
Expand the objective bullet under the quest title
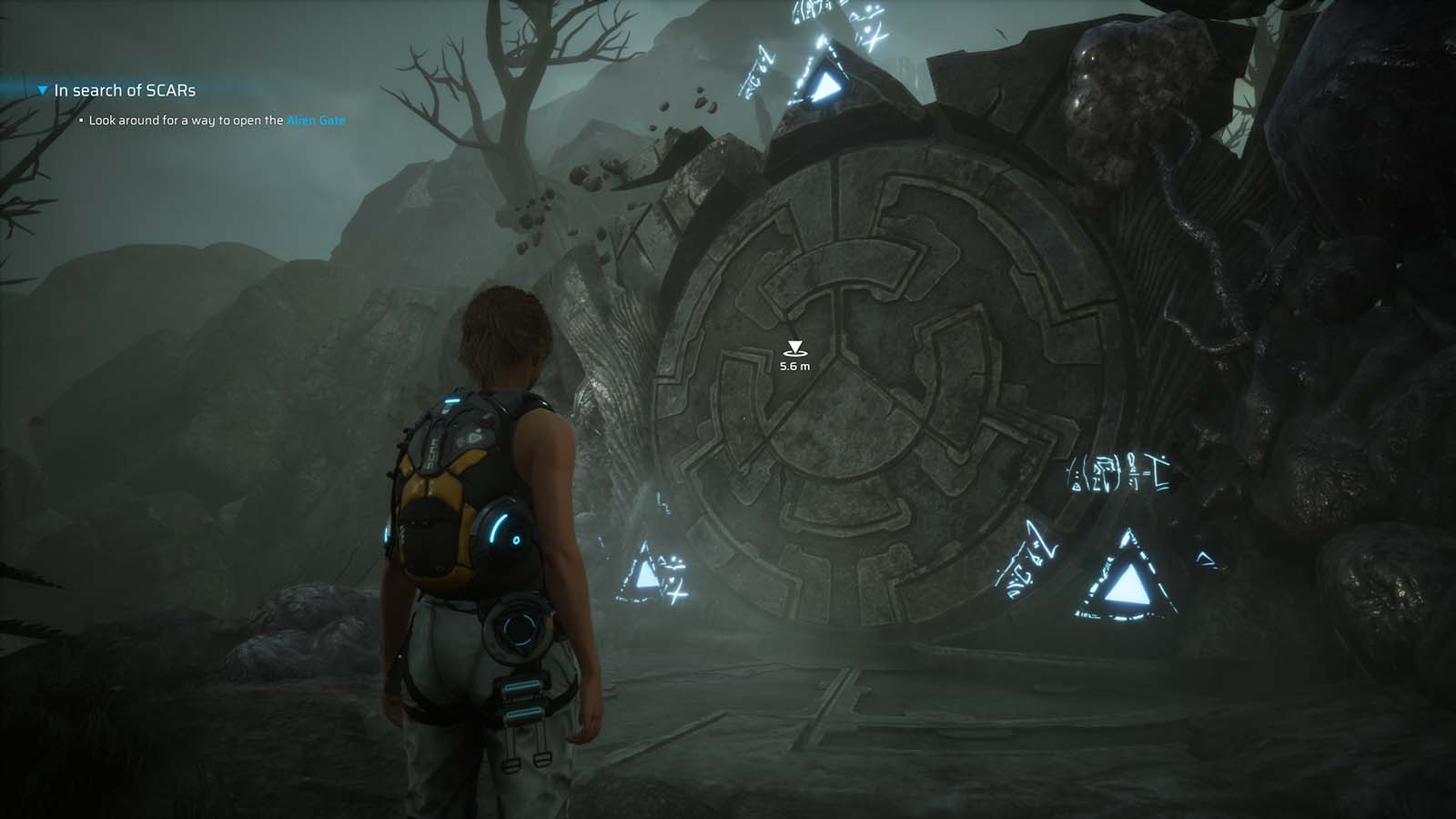(x=80, y=118)
